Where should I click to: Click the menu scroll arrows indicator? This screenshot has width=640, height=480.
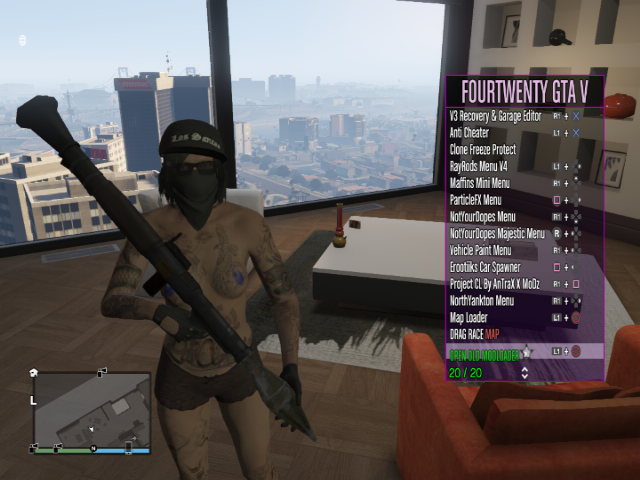coord(525,373)
